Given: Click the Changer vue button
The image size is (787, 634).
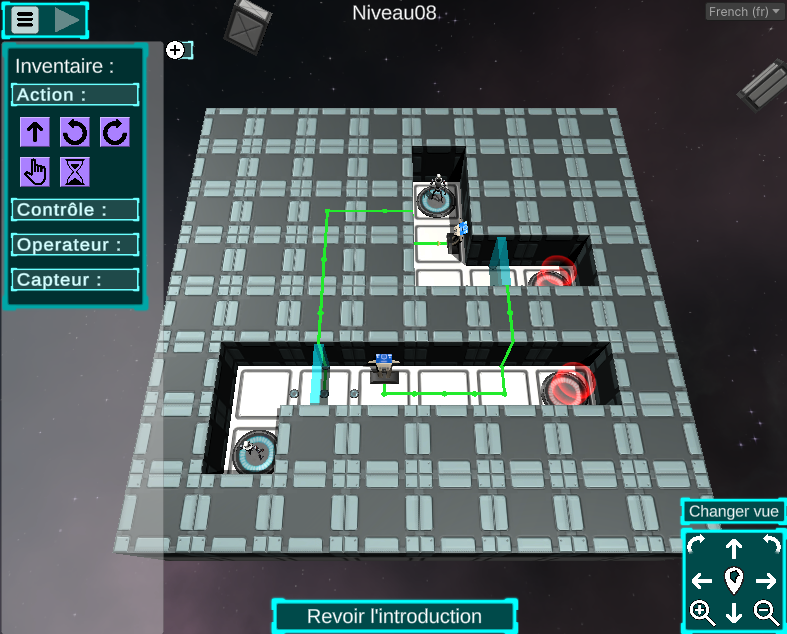Looking at the screenshot, I should pyautogui.click(x=733, y=511).
